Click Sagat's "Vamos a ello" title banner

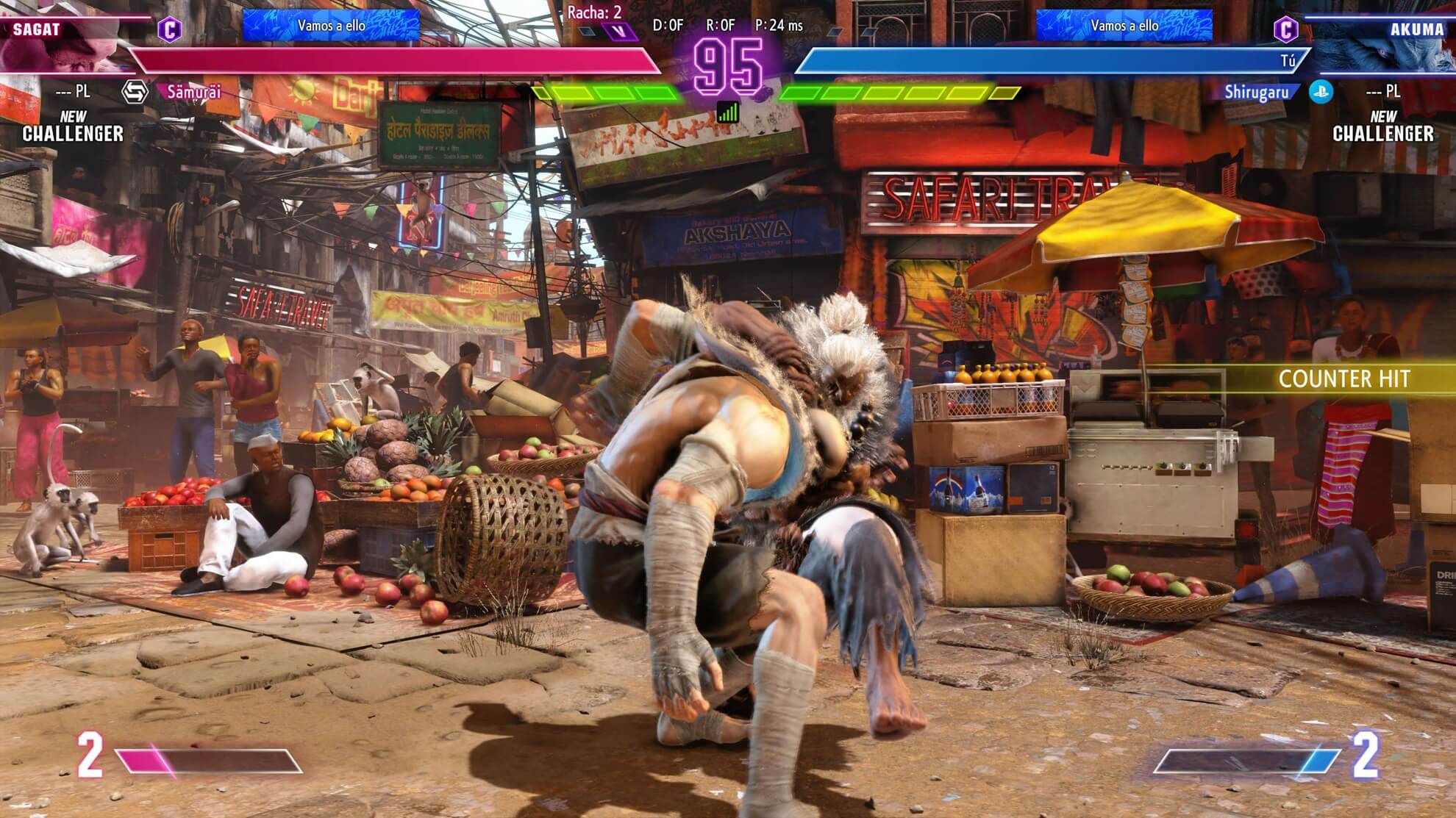(x=332, y=26)
